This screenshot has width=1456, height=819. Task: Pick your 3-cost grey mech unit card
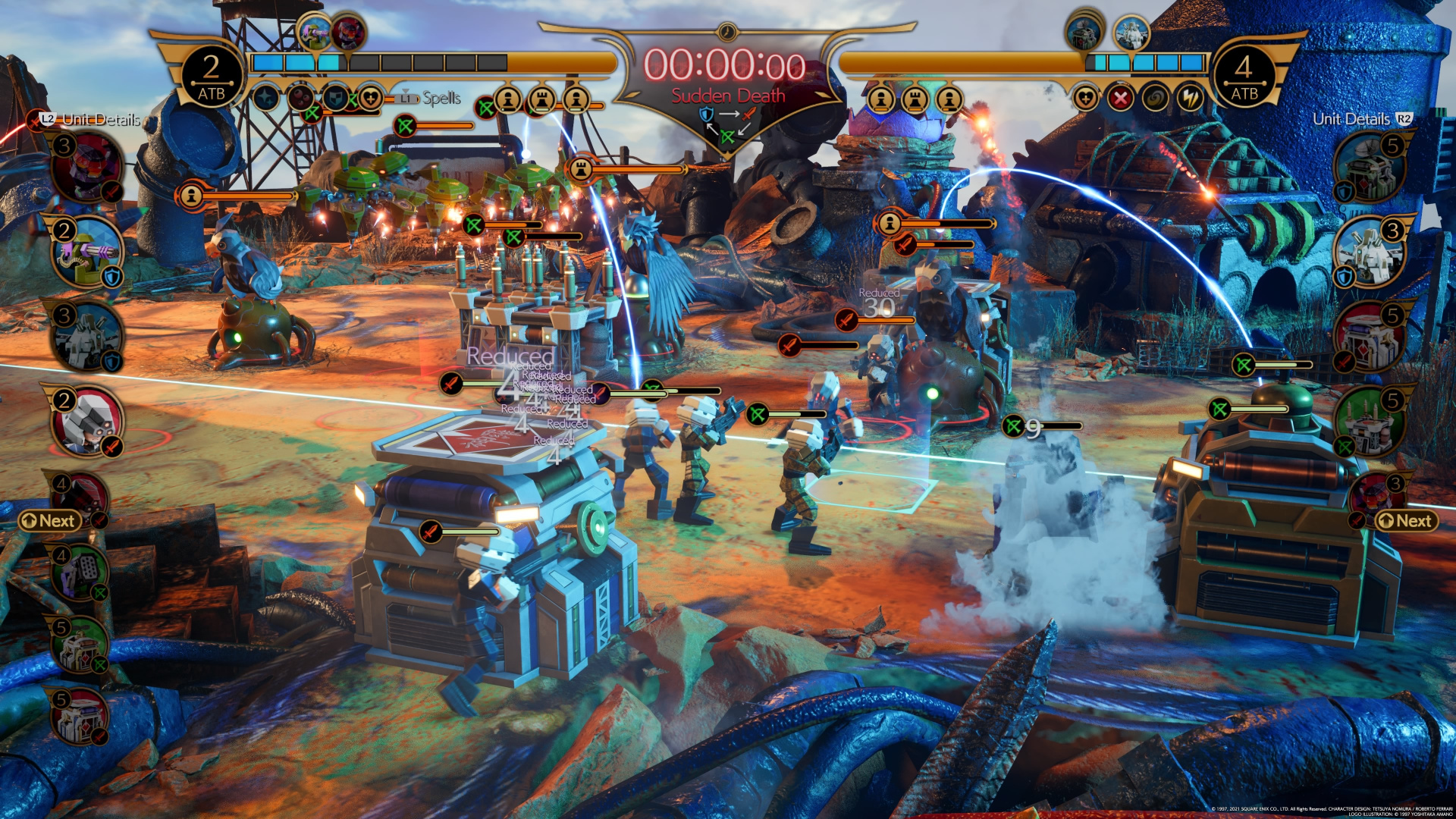point(87,337)
